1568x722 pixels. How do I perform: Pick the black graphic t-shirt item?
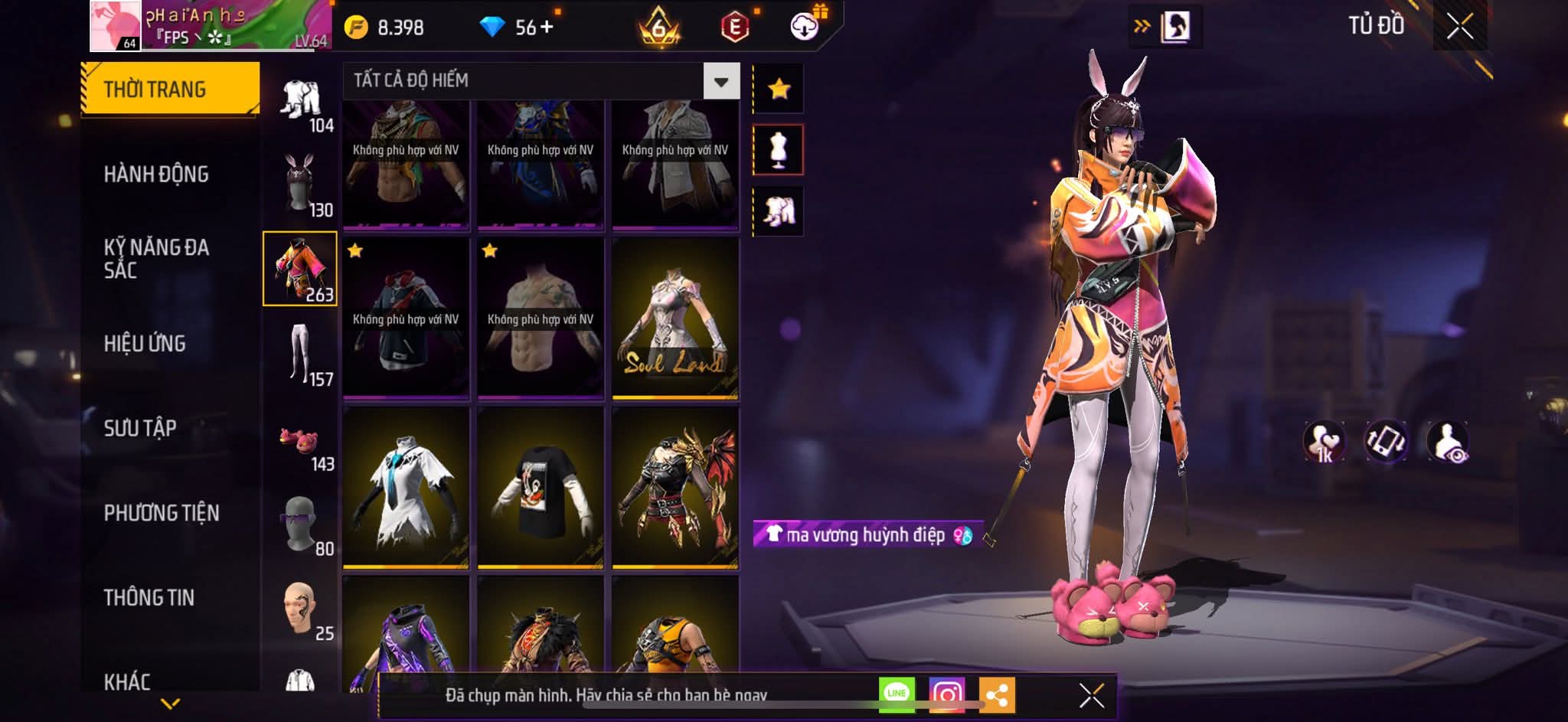541,488
